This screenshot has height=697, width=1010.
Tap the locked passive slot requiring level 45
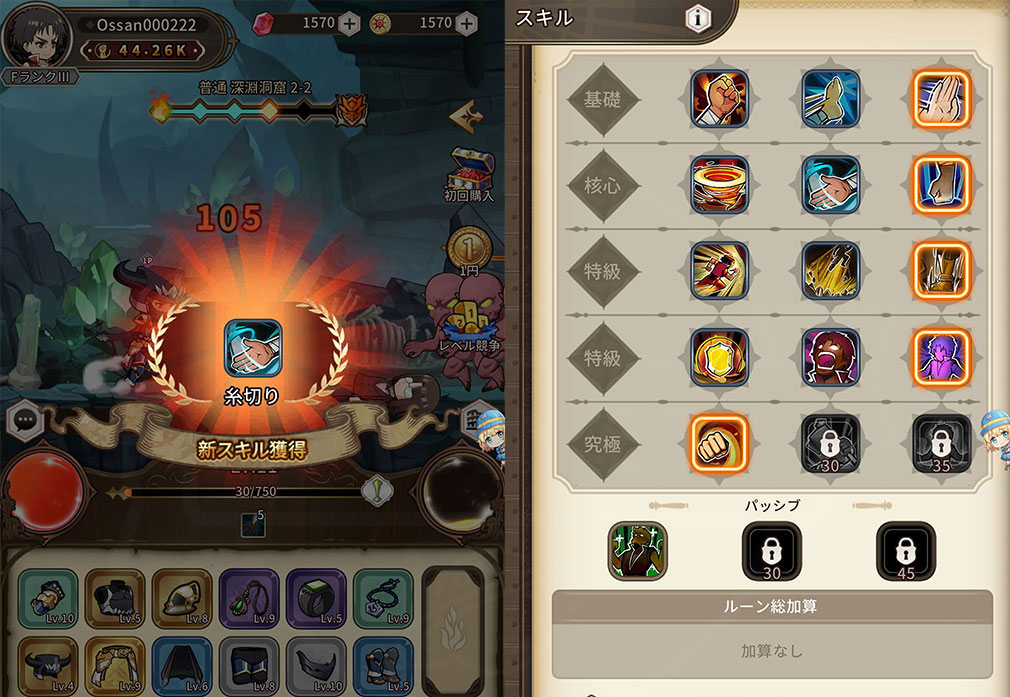pos(905,551)
